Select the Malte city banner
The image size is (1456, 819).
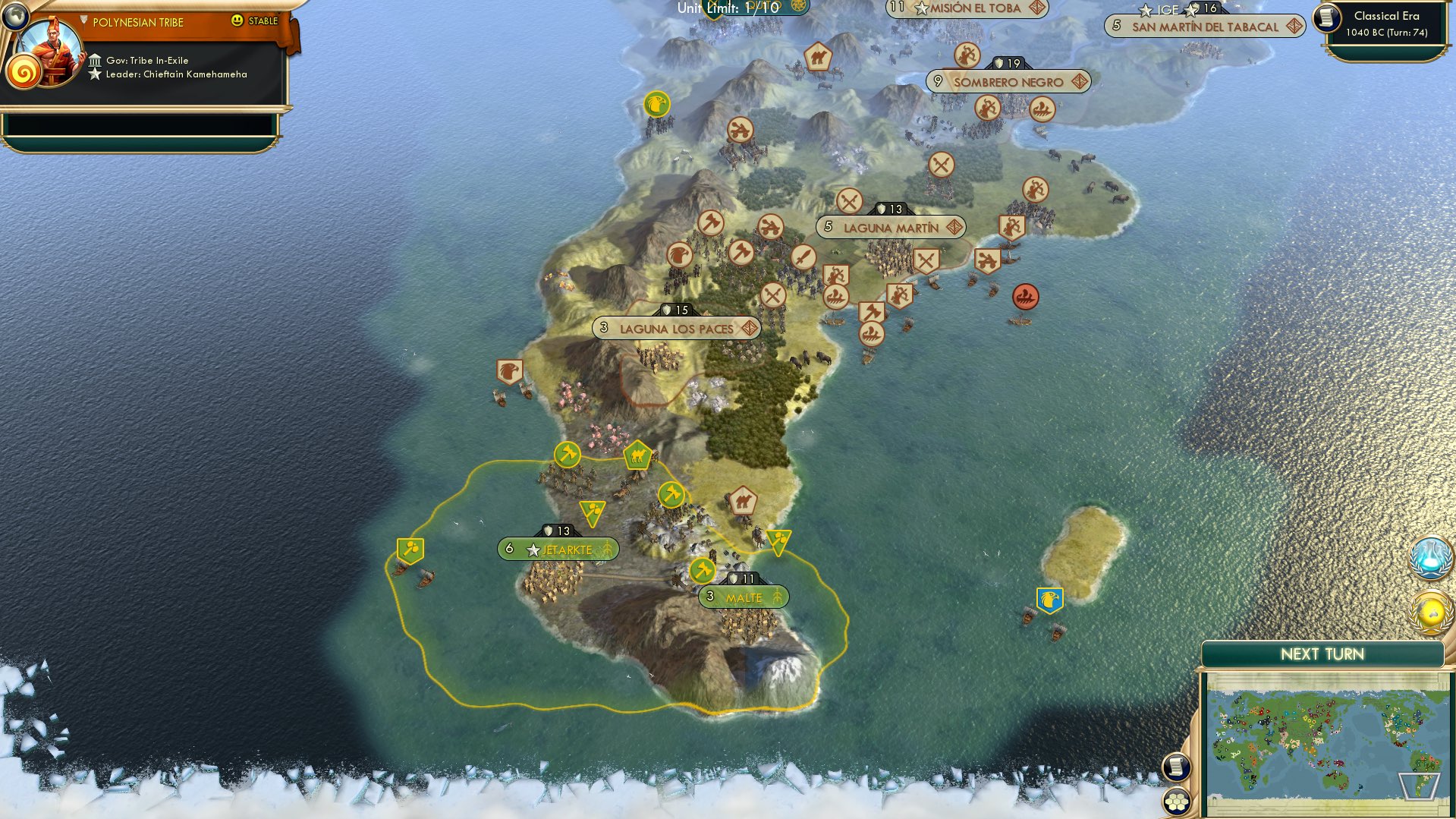[744, 597]
